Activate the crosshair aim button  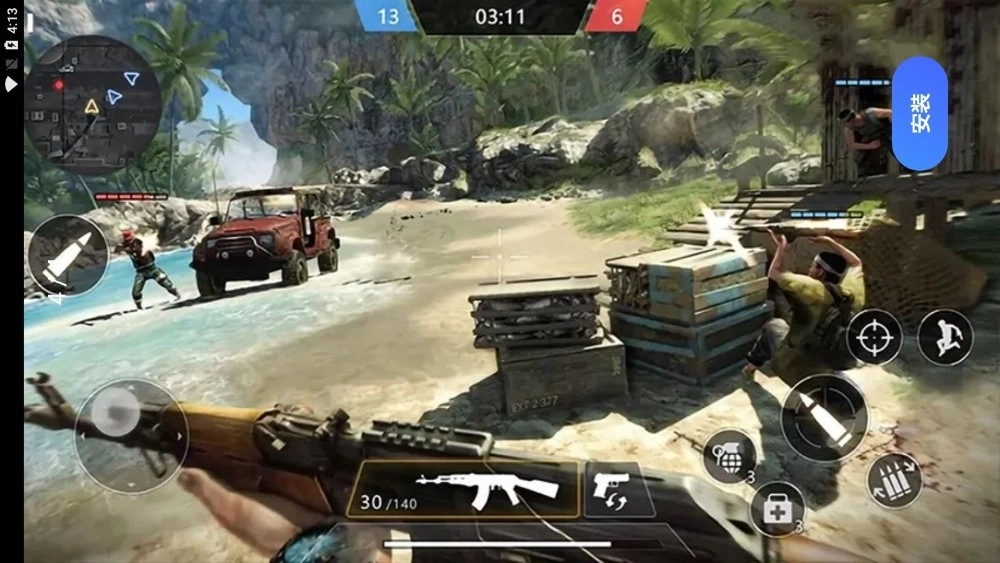coord(874,337)
